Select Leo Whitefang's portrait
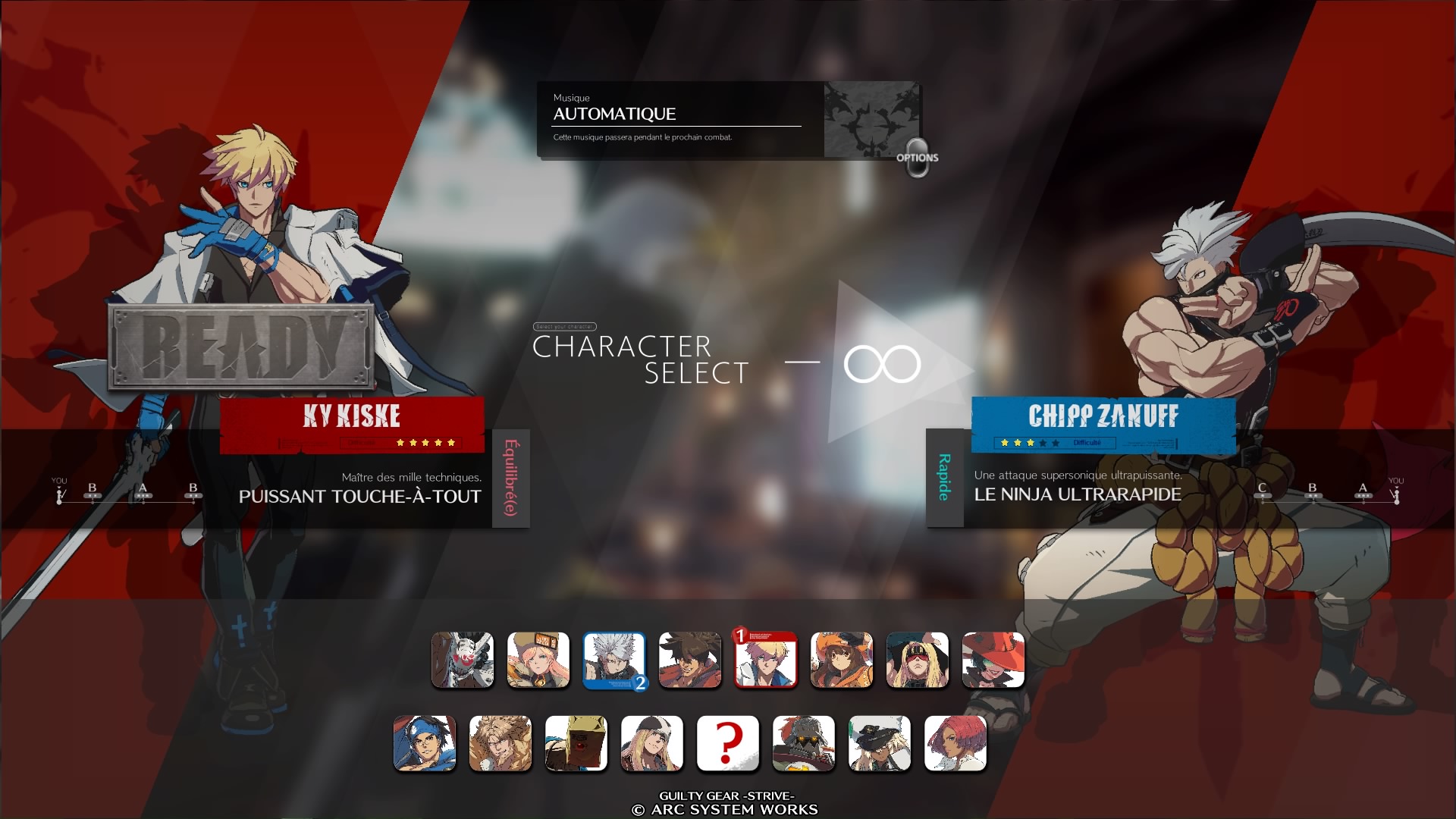The width and height of the screenshot is (1456, 819). pos(500,744)
